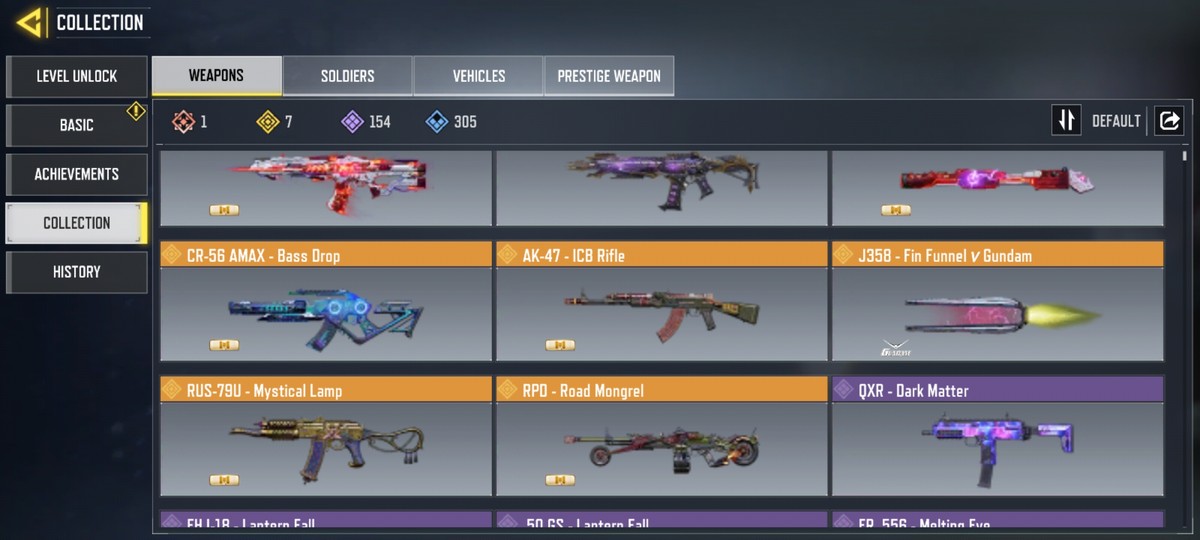Filter by the blue rare rarity icon
Image resolution: width=1200 pixels, height=540 pixels.
click(x=436, y=122)
